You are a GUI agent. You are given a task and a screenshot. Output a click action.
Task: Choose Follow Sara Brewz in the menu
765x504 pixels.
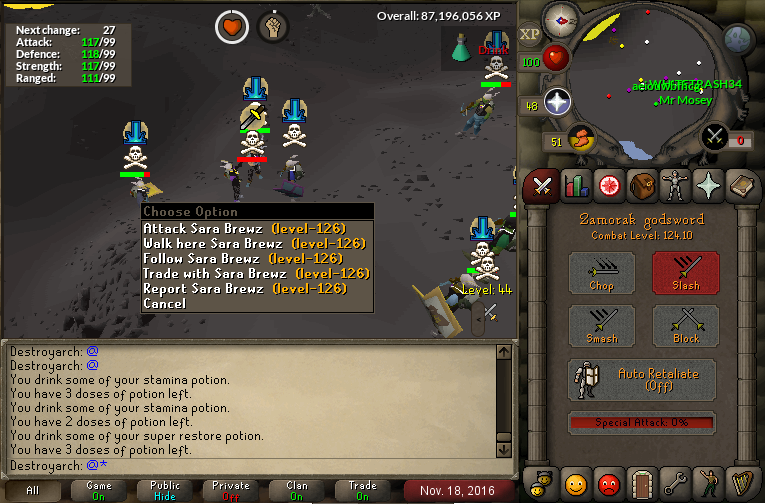(255, 258)
